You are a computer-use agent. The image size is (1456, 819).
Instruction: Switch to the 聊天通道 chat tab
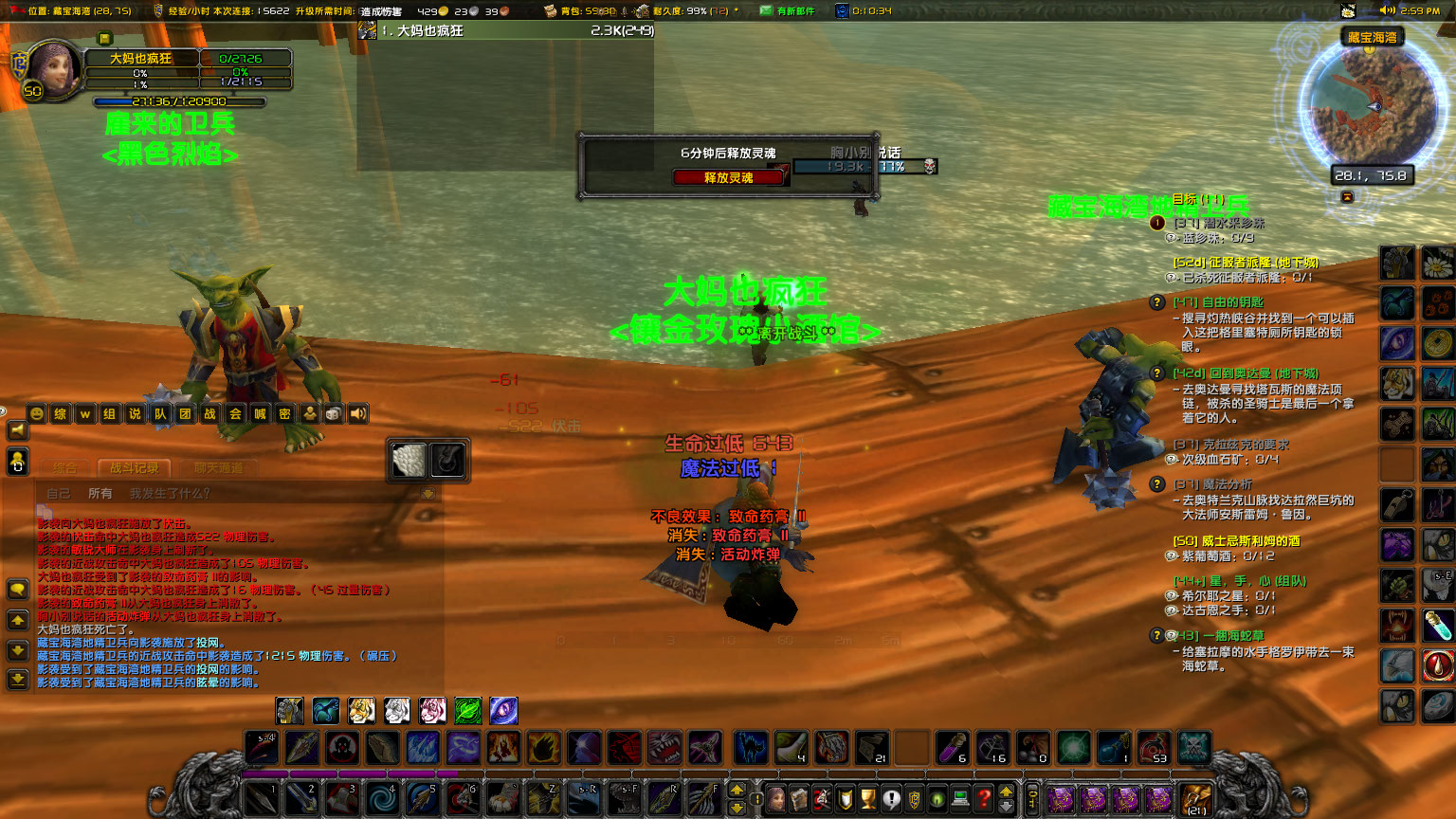(220, 467)
